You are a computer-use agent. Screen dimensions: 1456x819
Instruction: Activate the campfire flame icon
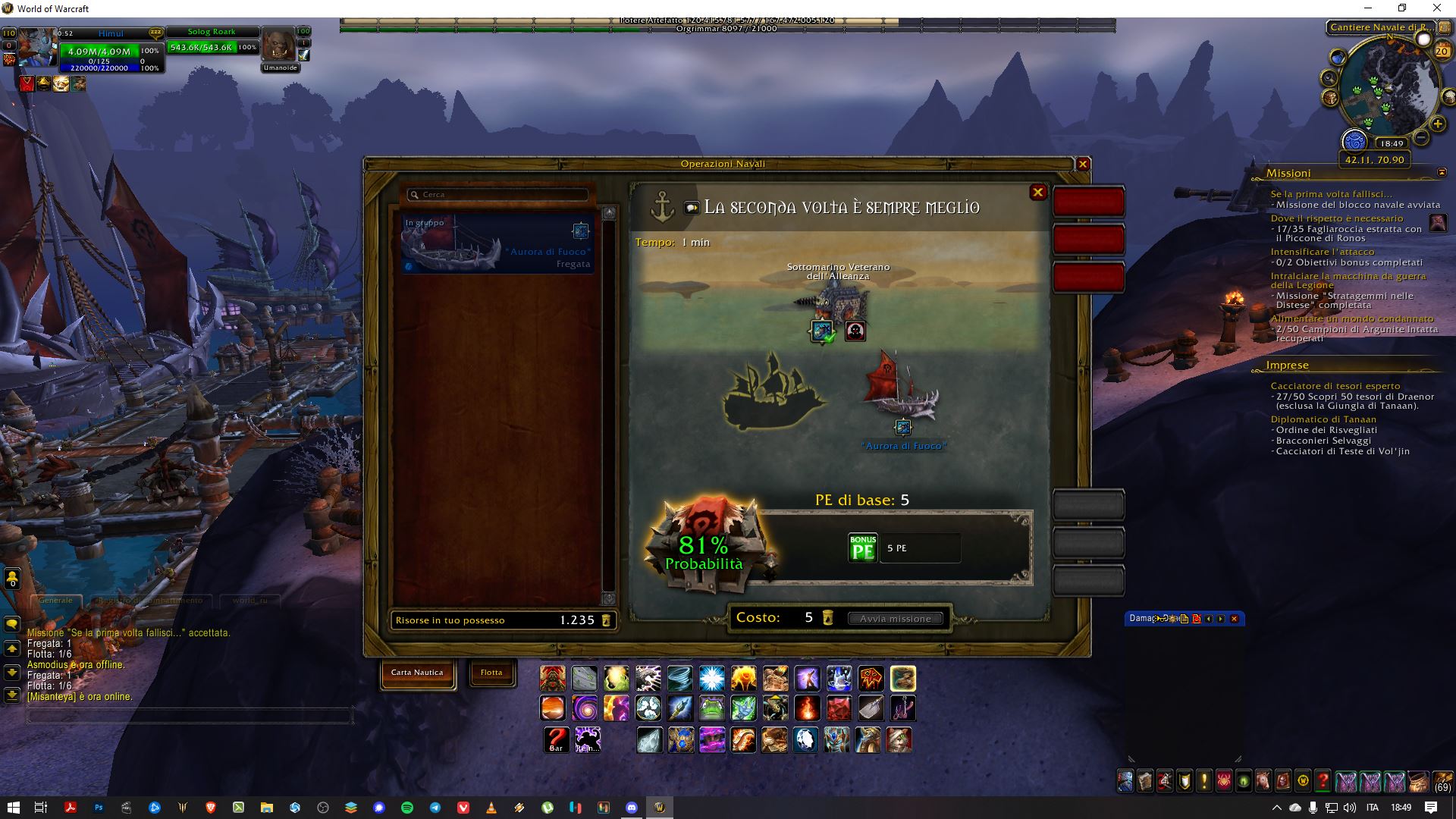tap(806, 708)
